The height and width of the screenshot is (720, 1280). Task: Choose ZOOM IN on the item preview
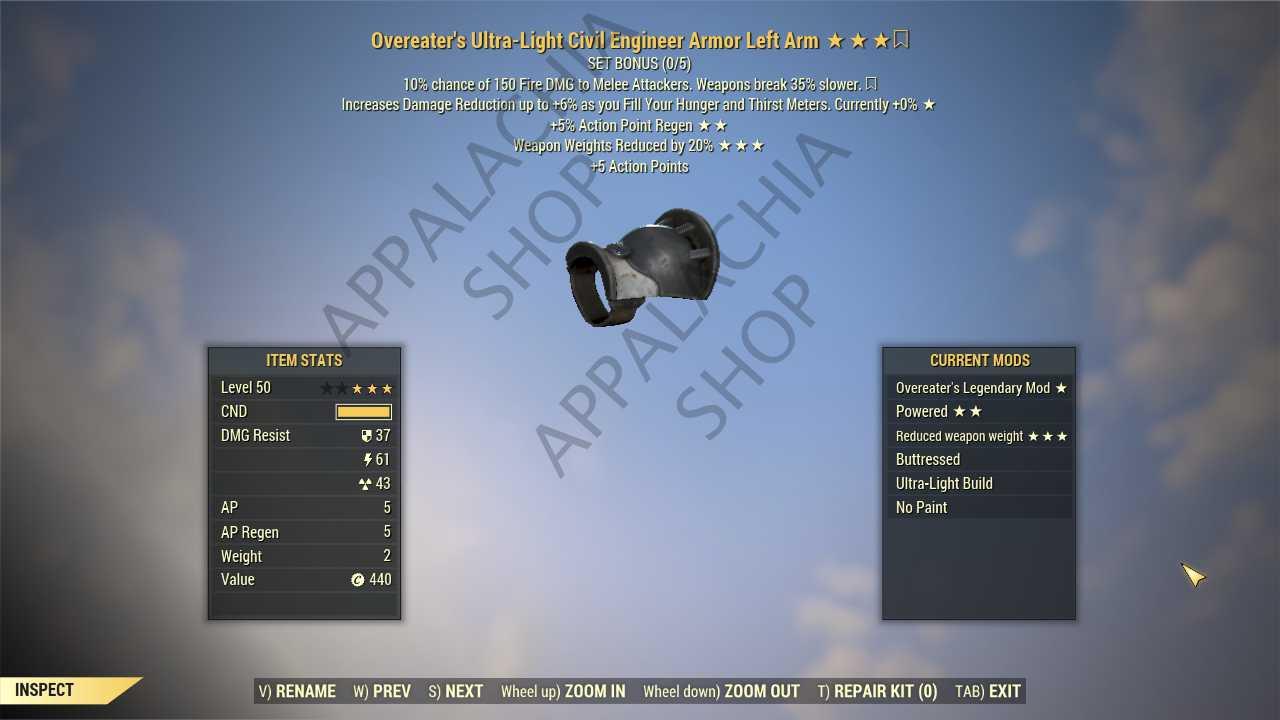pyautogui.click(x=563, y=691)
